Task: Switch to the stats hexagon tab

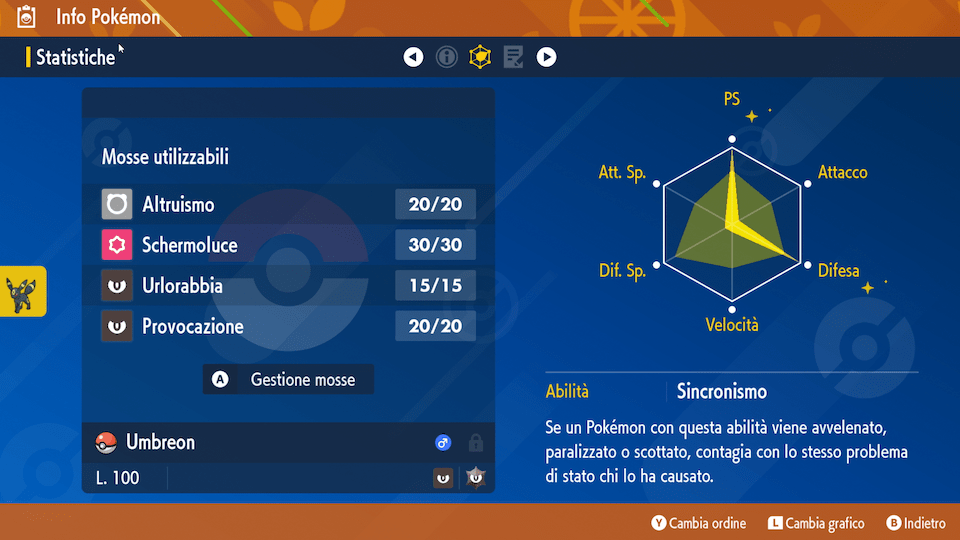Action: click(x=481, y=57)
